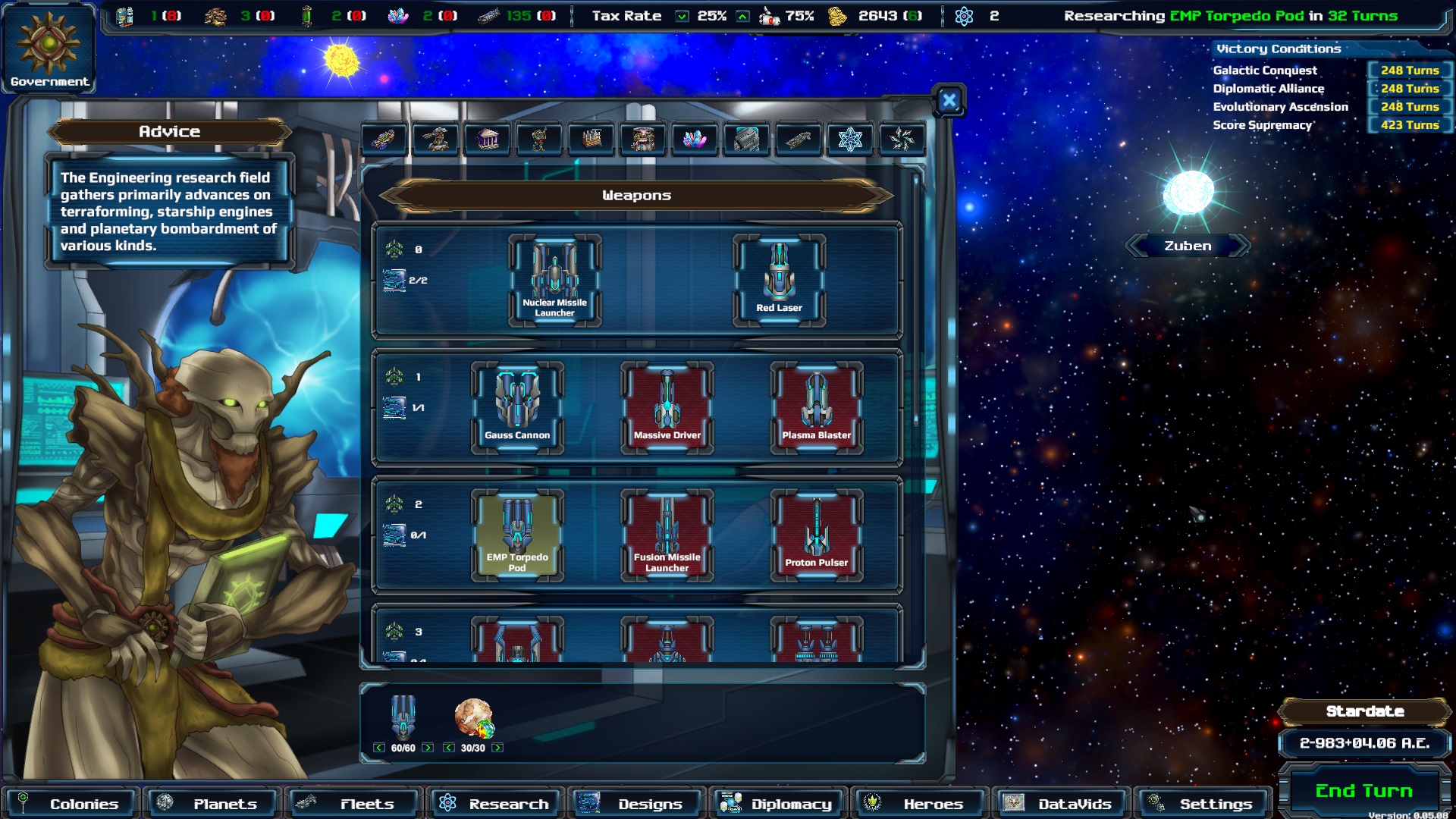Switch to the crystal research category tab
This screenshot has height=819, width=1456.
pos(694,139)
